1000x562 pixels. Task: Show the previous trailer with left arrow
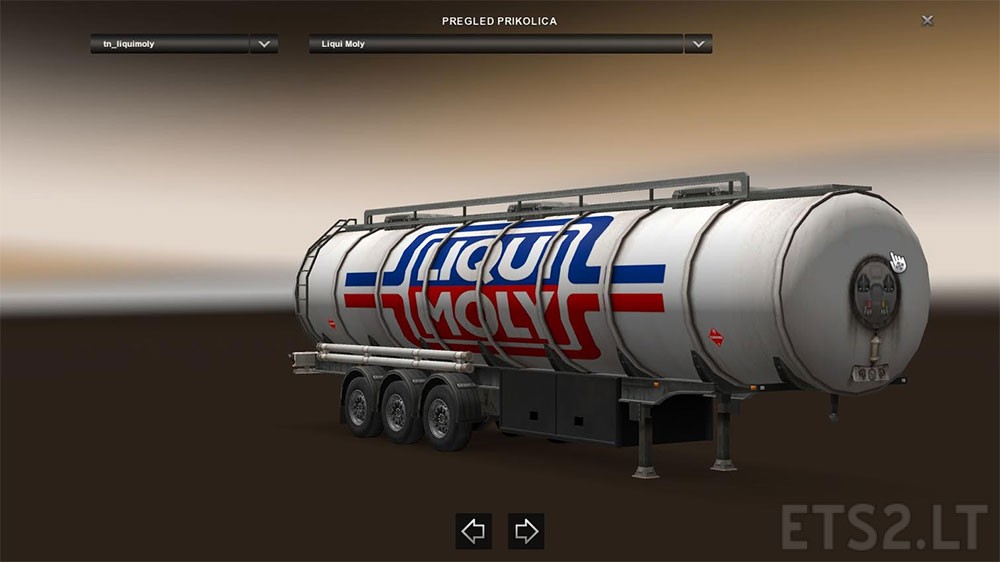[x=474, y=531]
